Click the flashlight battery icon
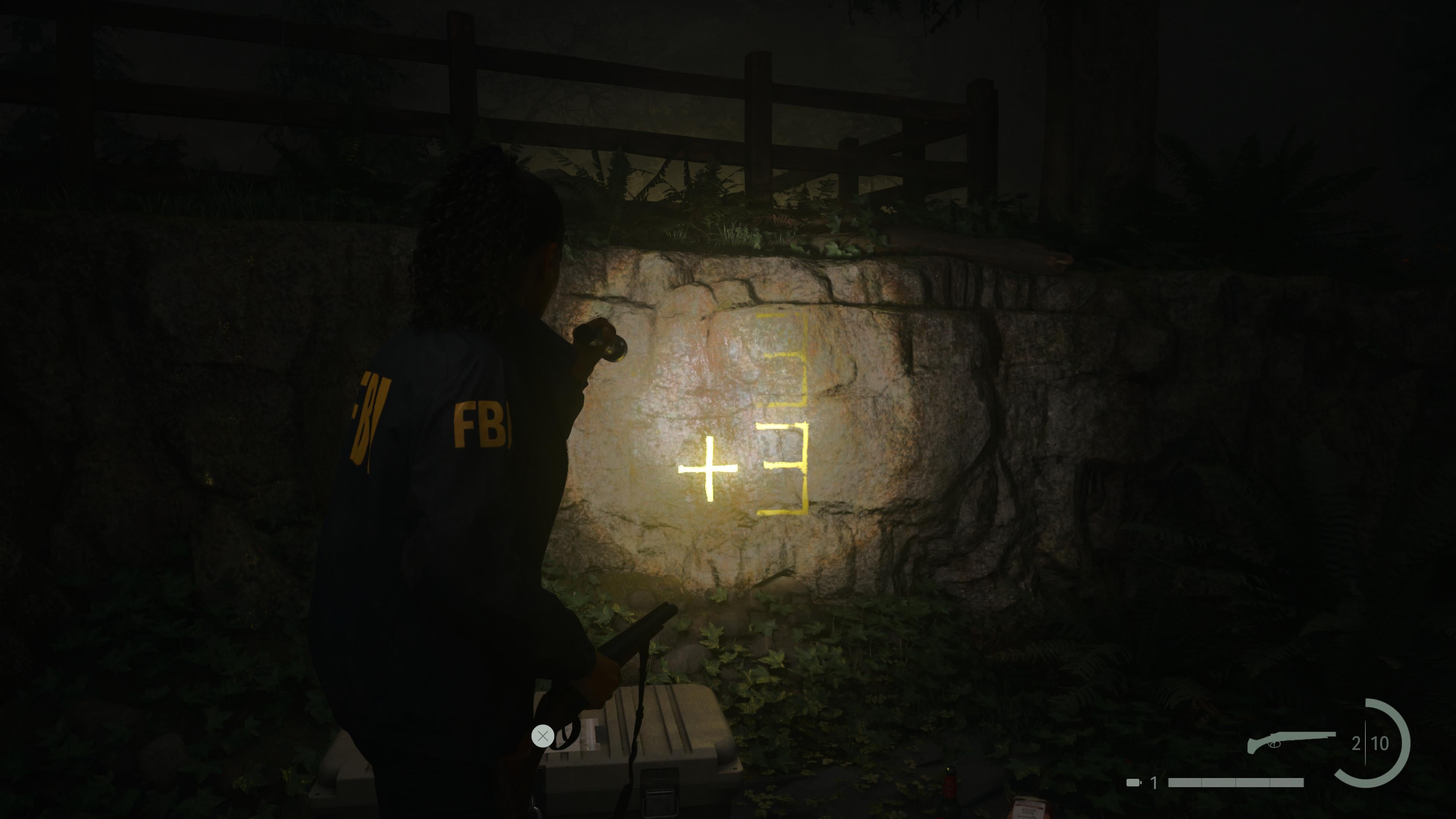Viewport: 1456px width, 819px height. pos(1134,783)
